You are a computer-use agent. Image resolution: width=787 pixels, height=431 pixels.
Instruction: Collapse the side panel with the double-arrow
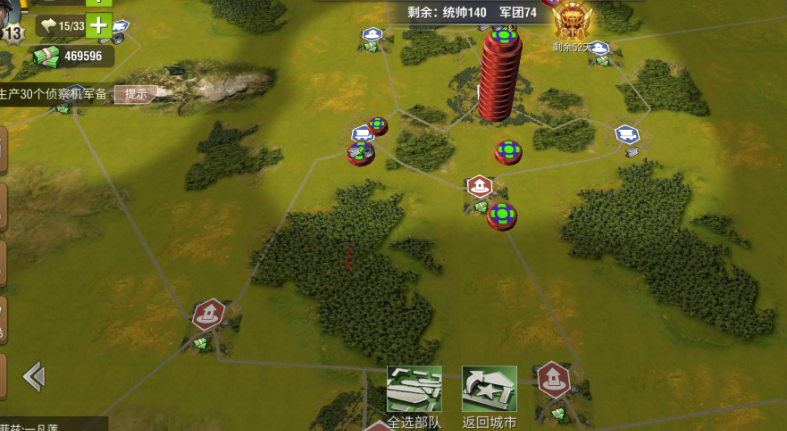pyautogui.click(x=34, y=376)
